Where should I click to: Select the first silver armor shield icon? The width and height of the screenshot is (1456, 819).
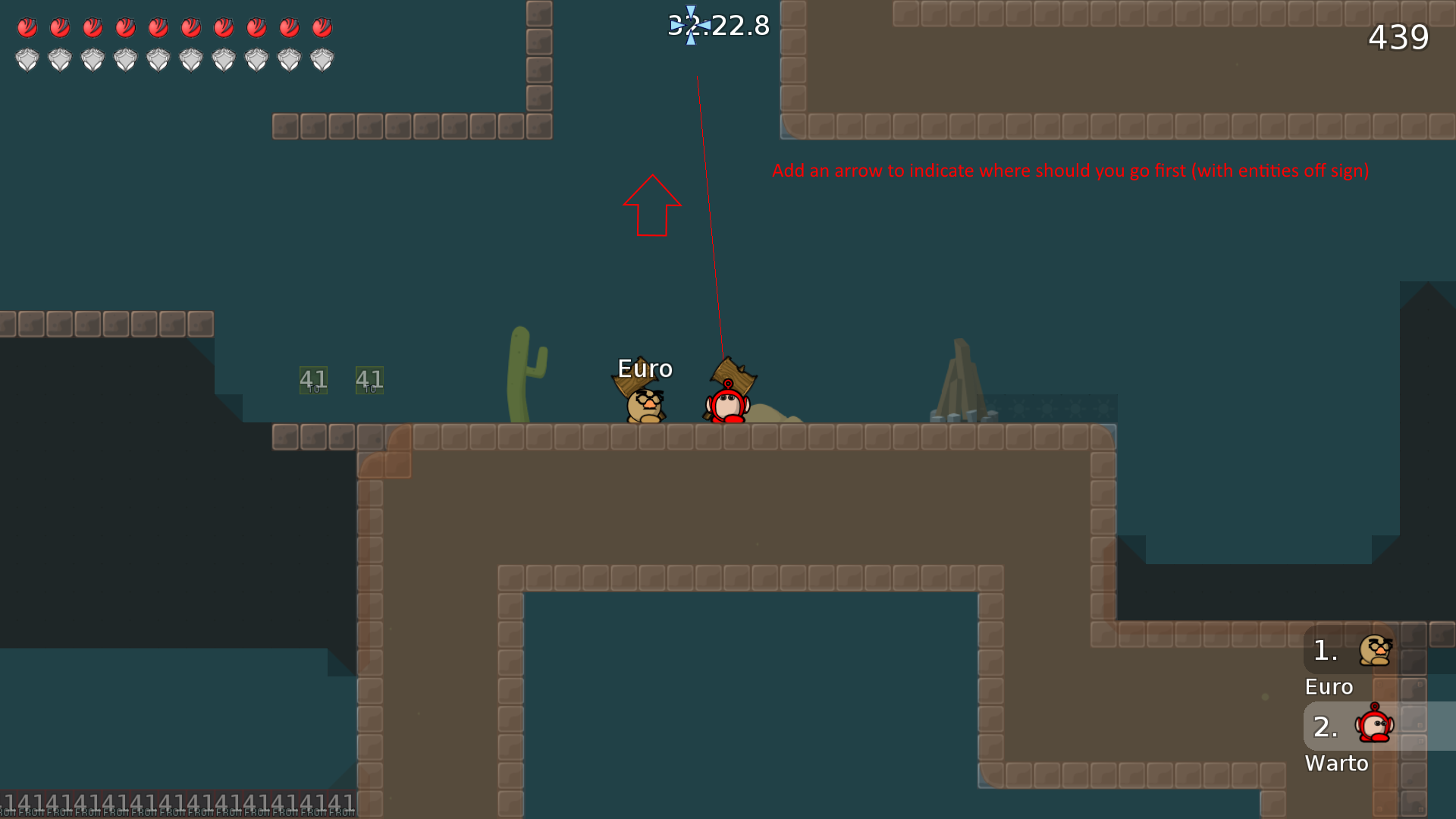(27, 59)
